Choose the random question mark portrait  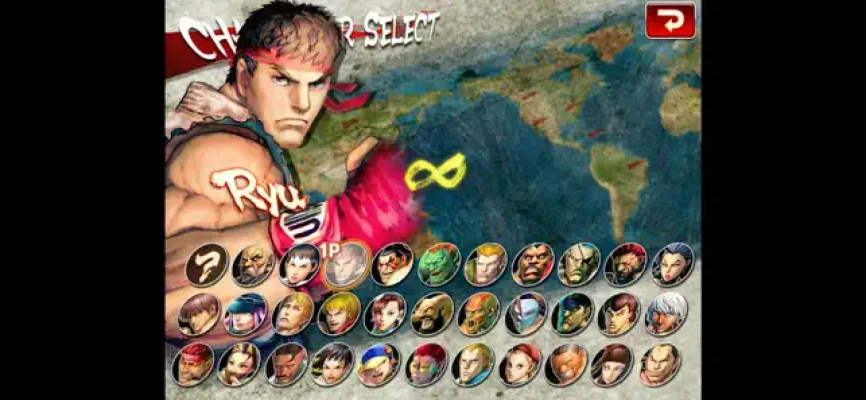[x=206, y=266]
